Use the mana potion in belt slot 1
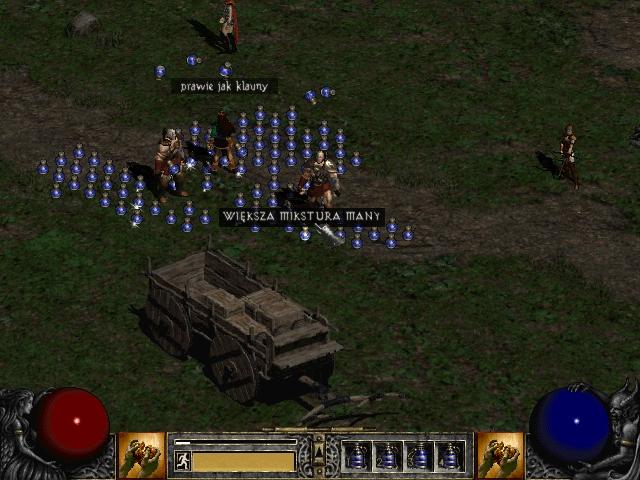This screenshot has width=640, height=480. (357, 456)
